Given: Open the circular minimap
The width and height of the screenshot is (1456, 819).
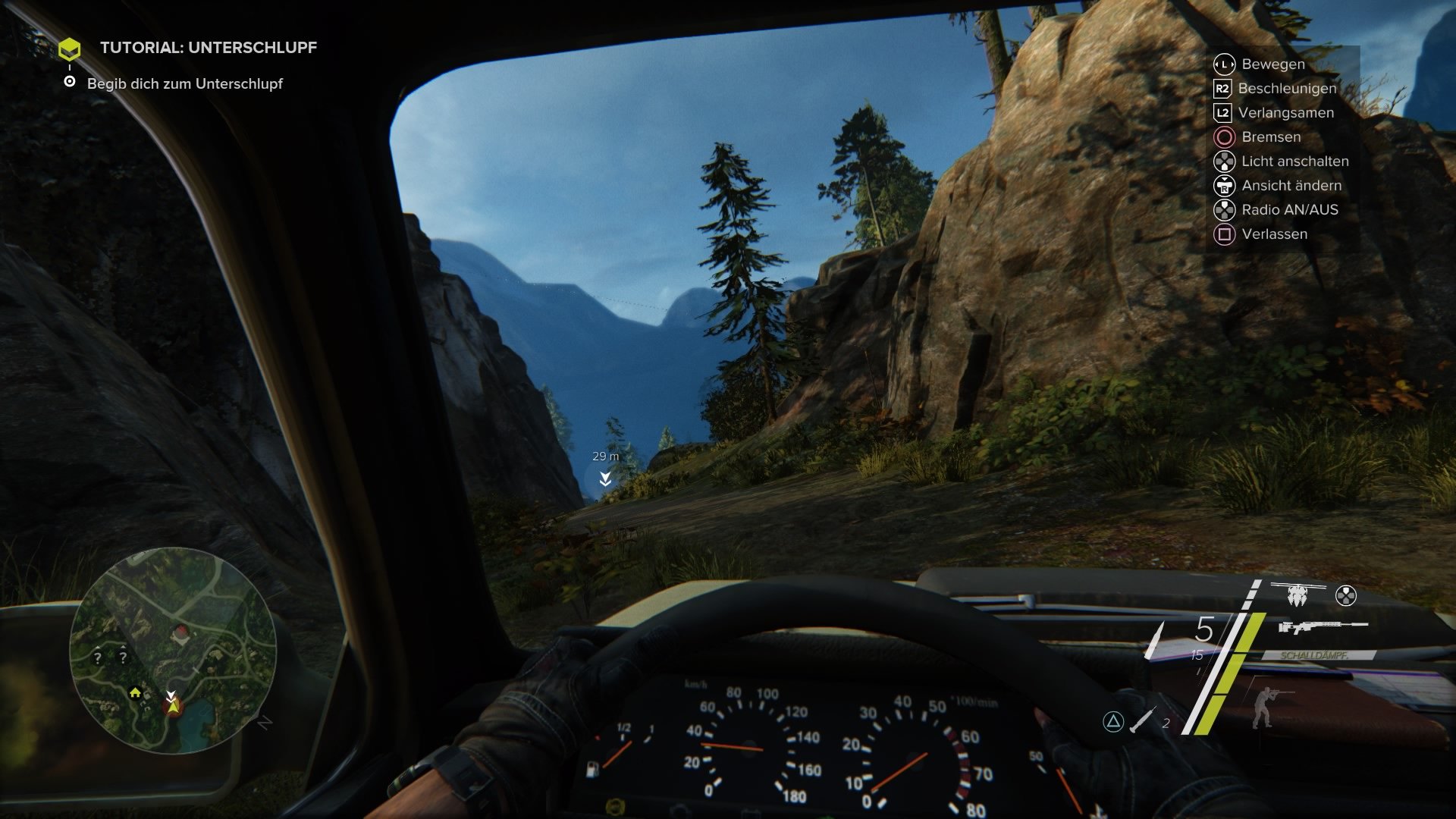Looking at the screenshot, I should (173, 650).
